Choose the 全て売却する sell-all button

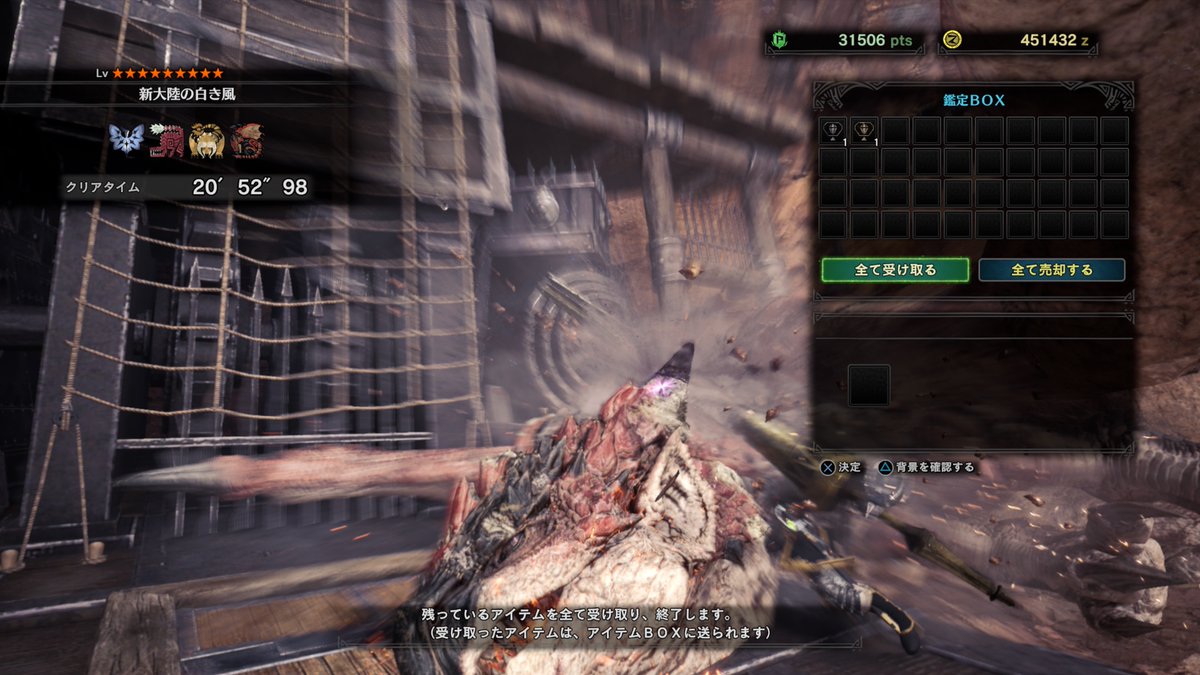point(1051,270)
